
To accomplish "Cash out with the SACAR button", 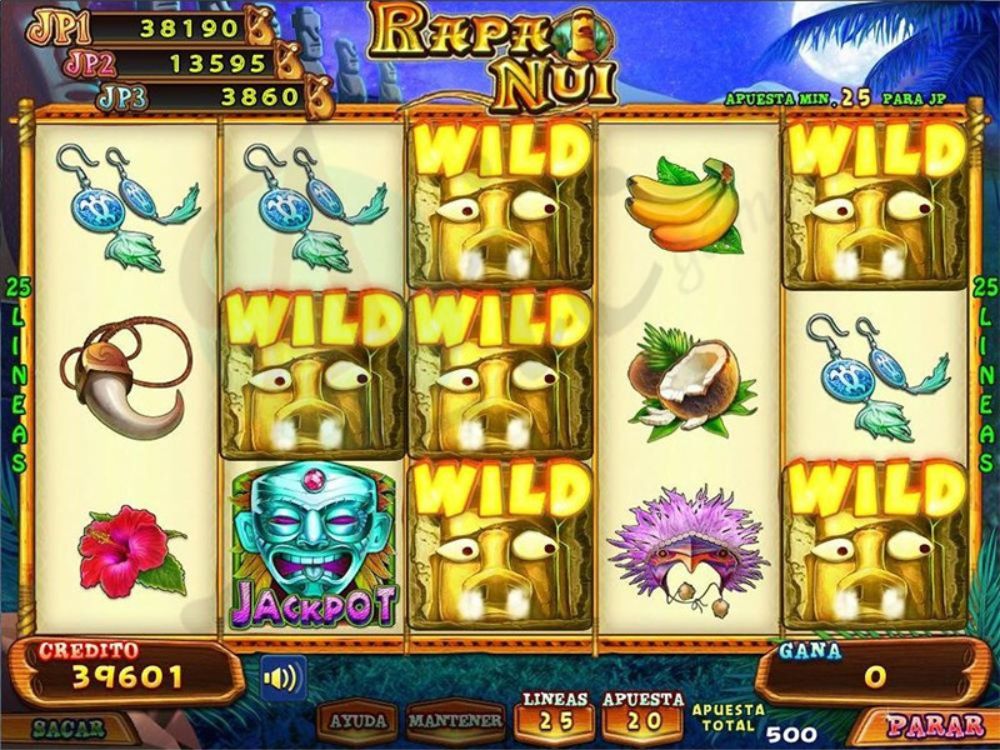I will tap(68, 728).
